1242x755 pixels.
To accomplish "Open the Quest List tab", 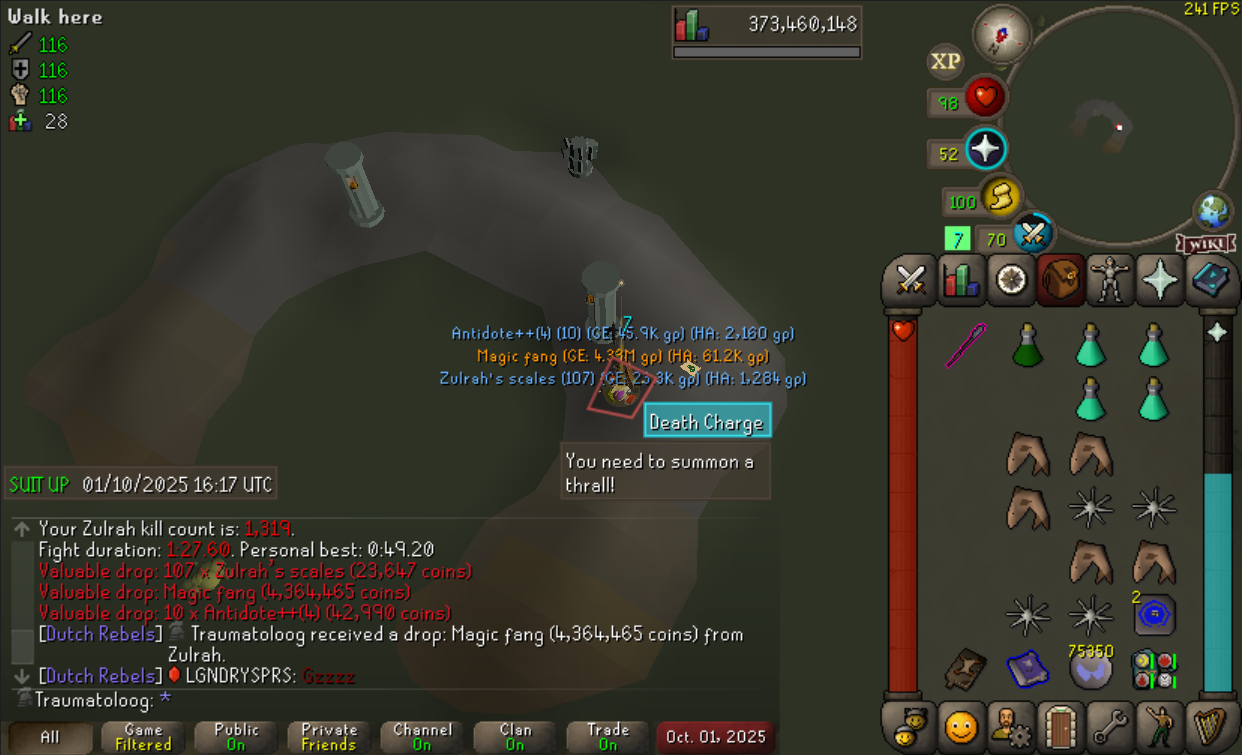I will [1011, 280].
